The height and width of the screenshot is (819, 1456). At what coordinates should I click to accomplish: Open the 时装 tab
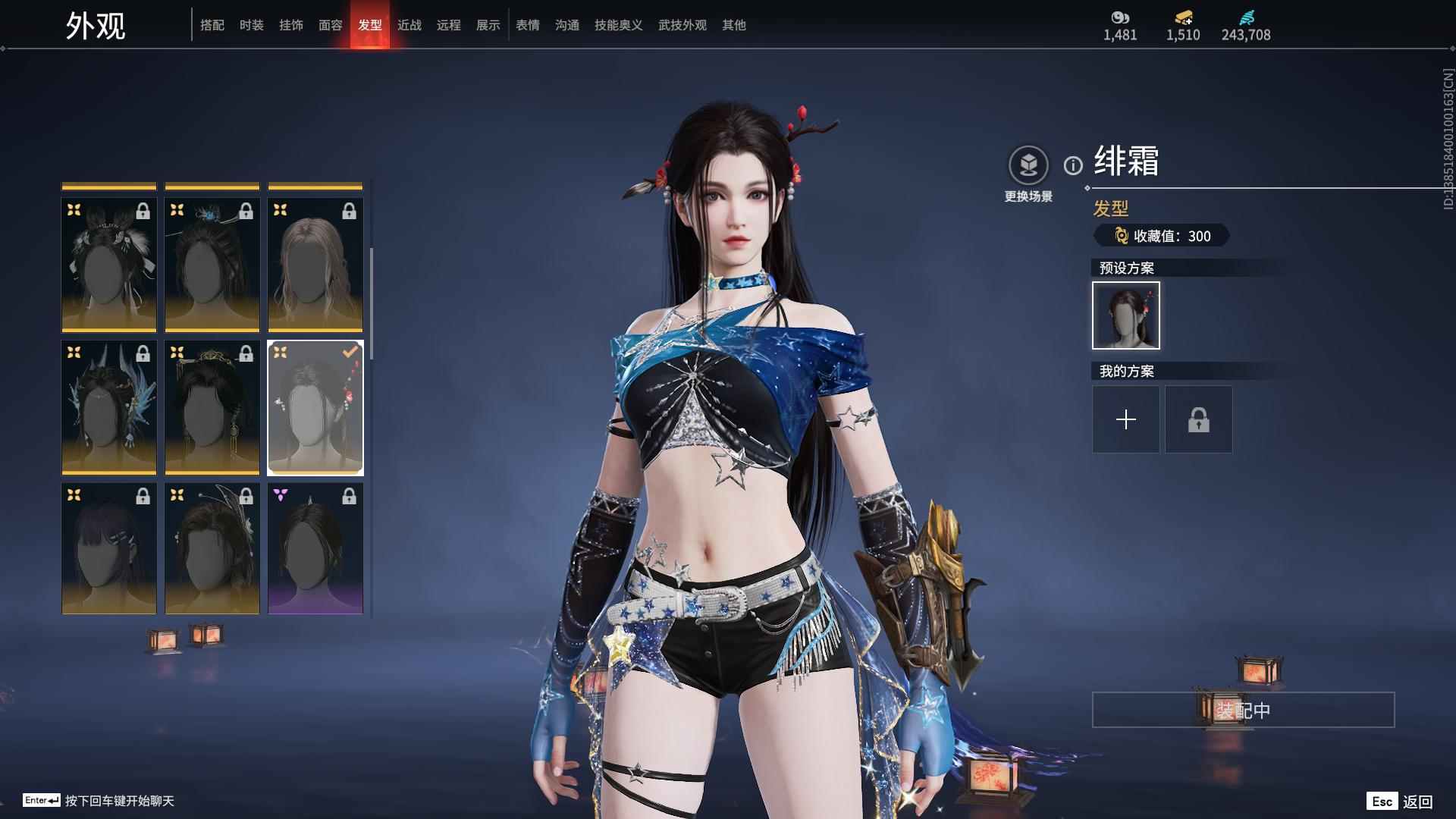pyautogui.click(x=252, y=25)
